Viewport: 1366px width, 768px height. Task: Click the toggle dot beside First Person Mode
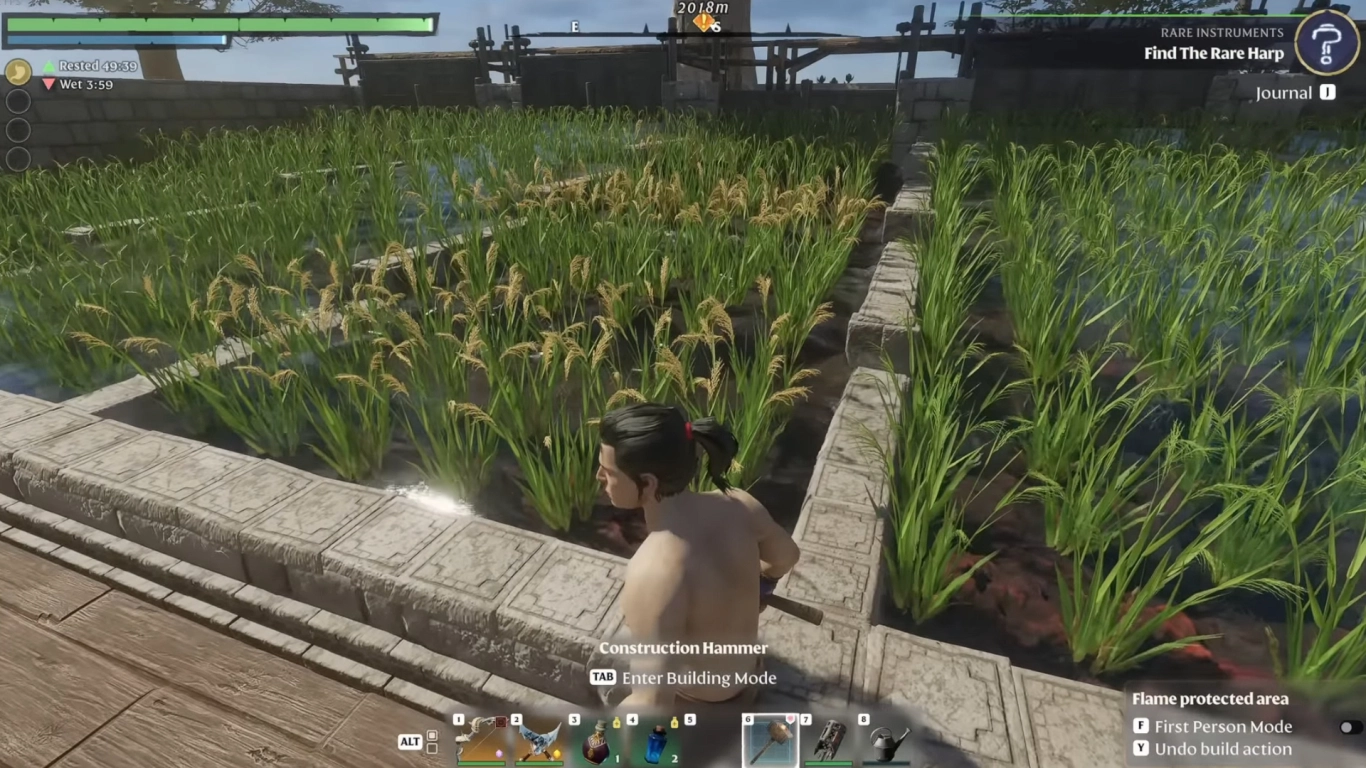pyautogui.click(x=1348, y=727)
